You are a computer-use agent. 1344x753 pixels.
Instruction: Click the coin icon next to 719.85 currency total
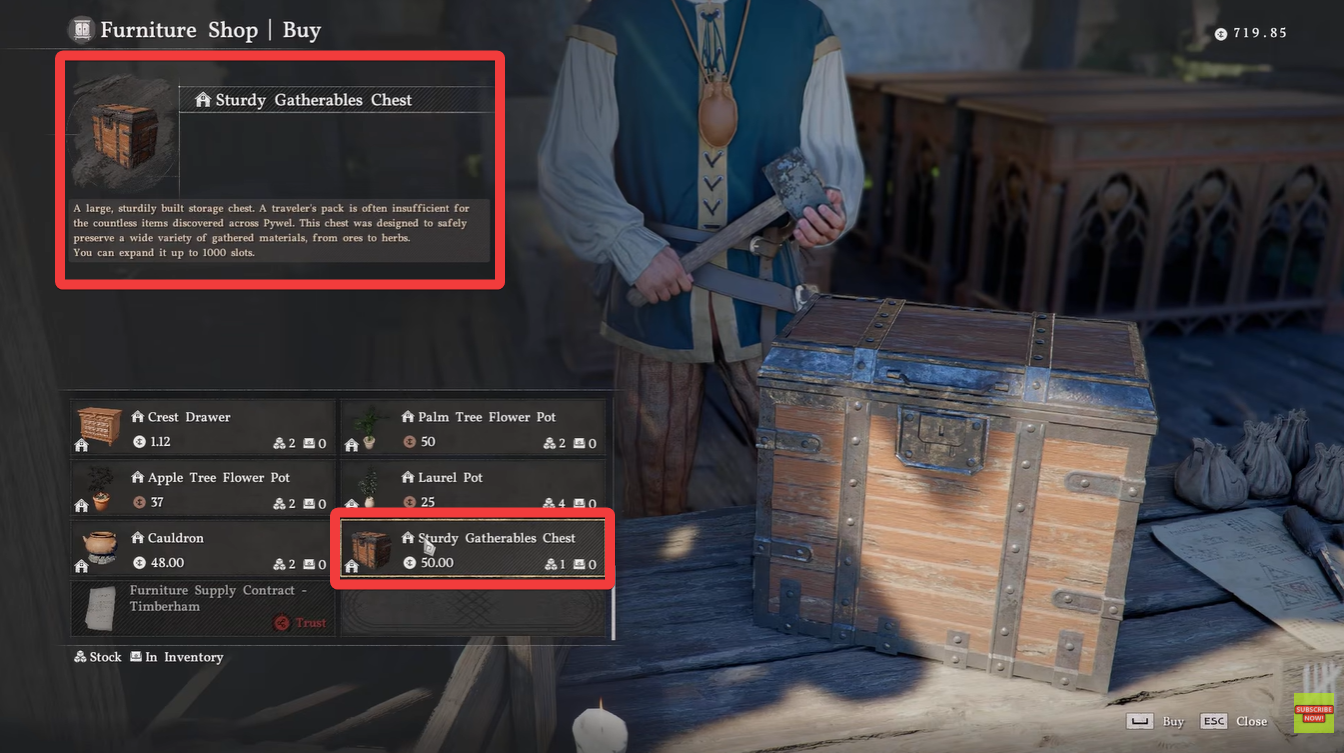(x=1220, y=32)
